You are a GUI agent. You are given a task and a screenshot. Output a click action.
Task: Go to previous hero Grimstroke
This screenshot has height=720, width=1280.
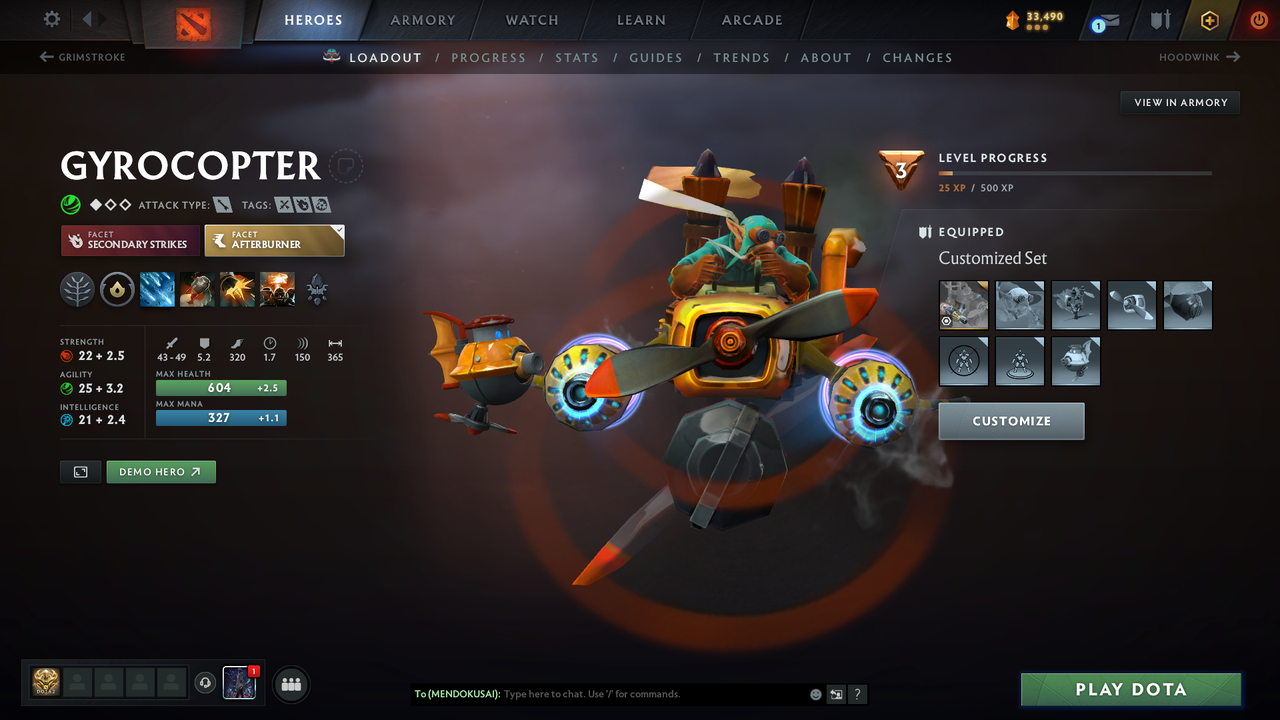coord(82,57)
